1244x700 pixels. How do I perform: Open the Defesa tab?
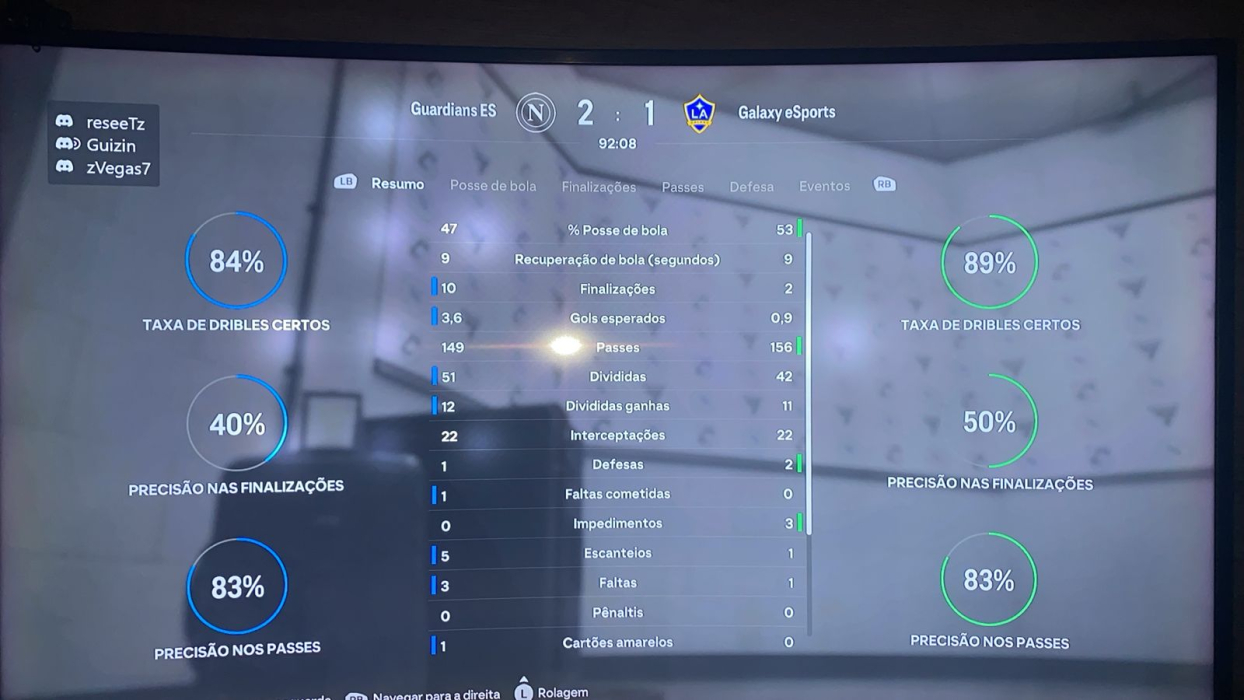pyautogui.click(x=751, y=187)
